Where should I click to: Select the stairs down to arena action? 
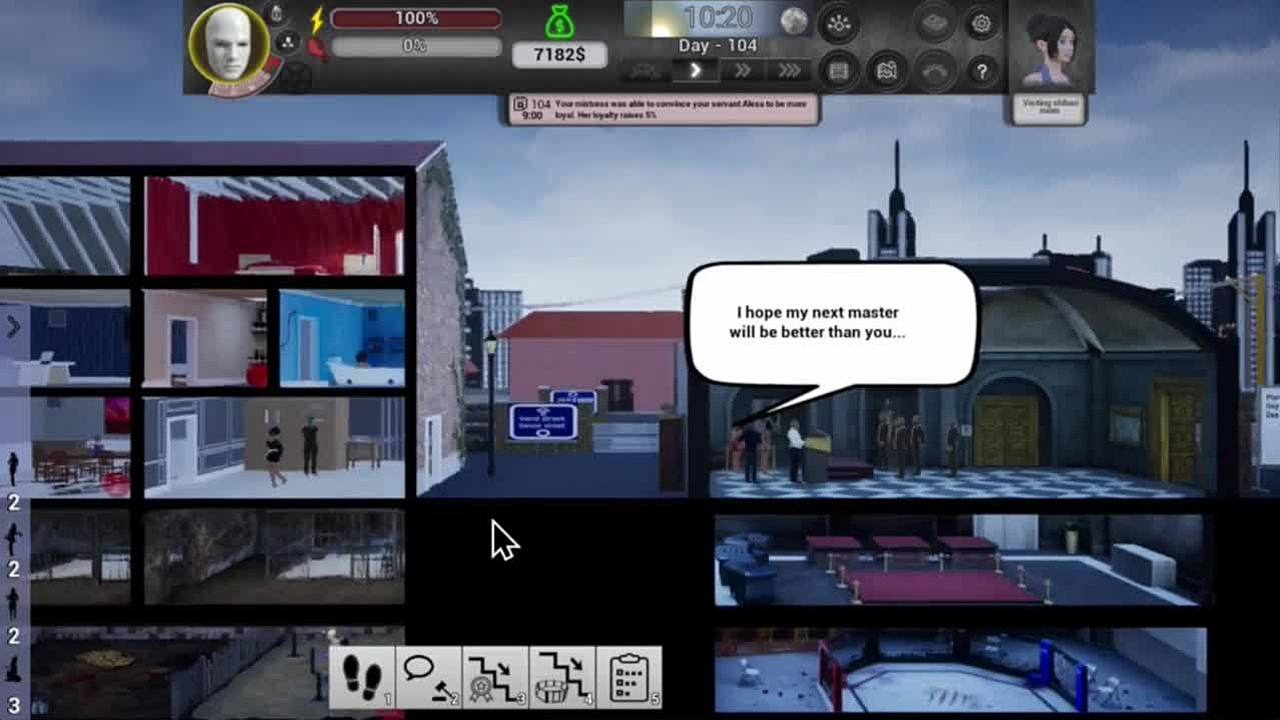(562, 677)
